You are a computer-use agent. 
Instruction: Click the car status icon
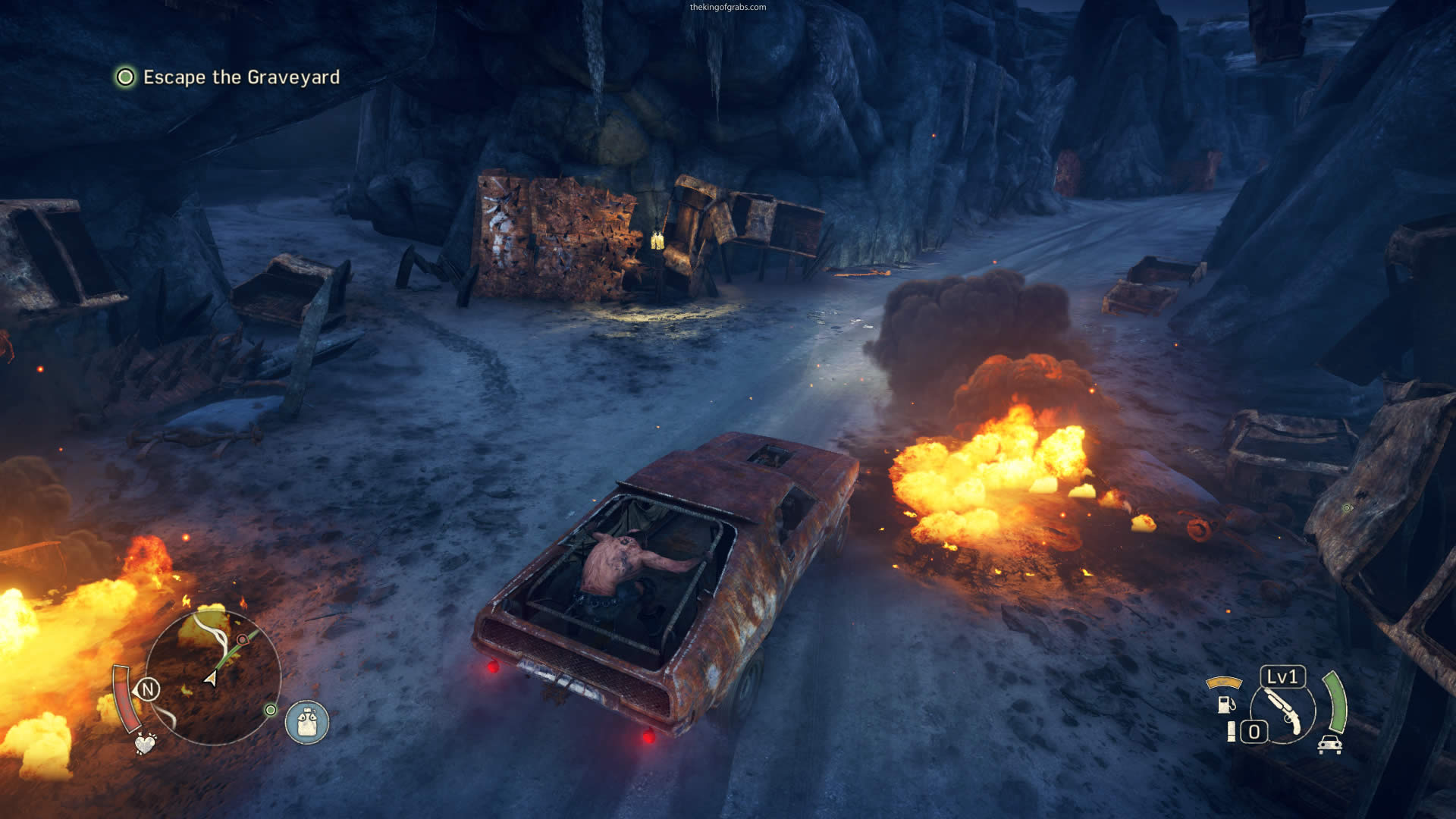(x=1329, y=745)
